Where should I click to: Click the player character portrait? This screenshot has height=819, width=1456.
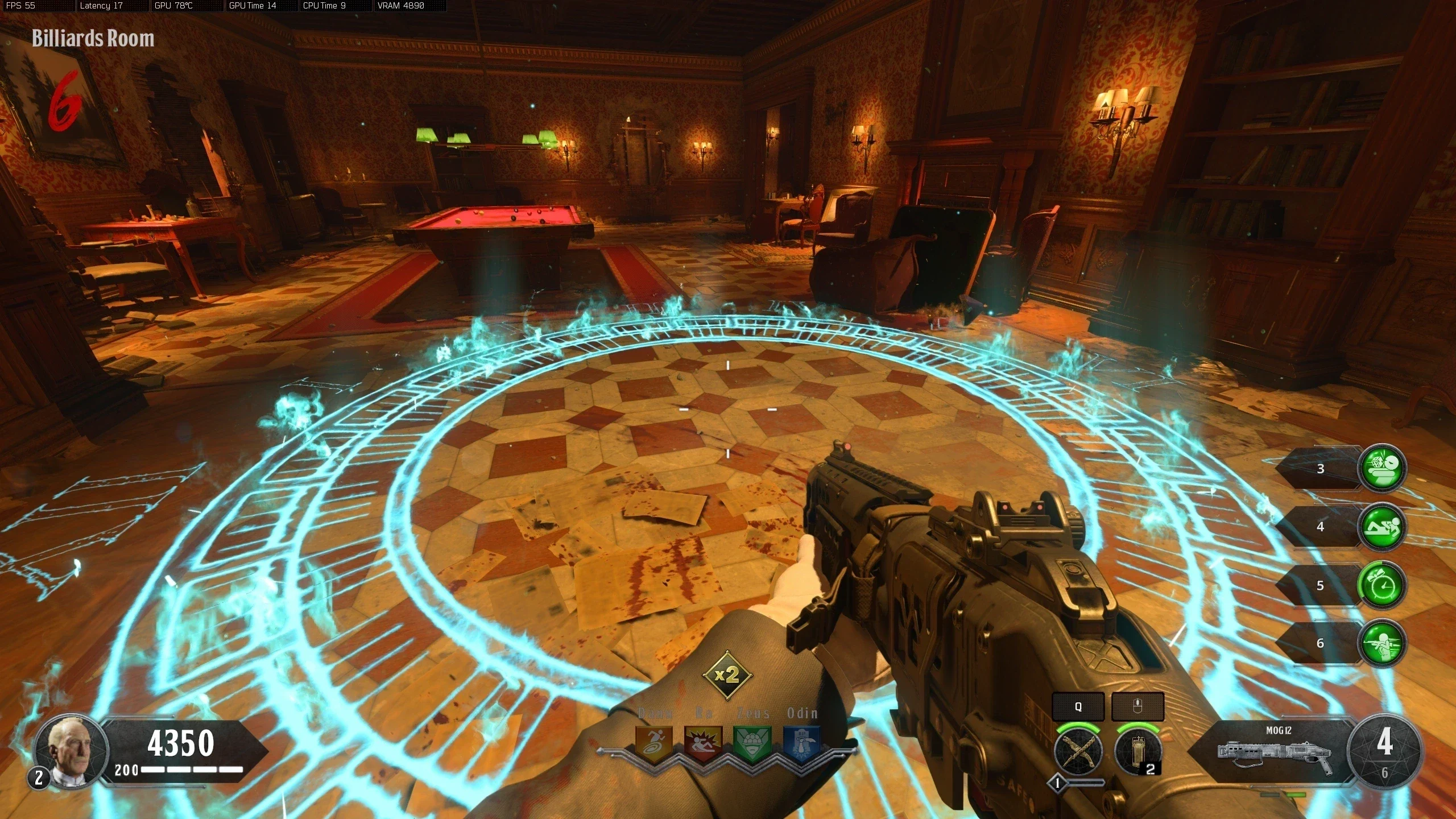click(71, 752)
